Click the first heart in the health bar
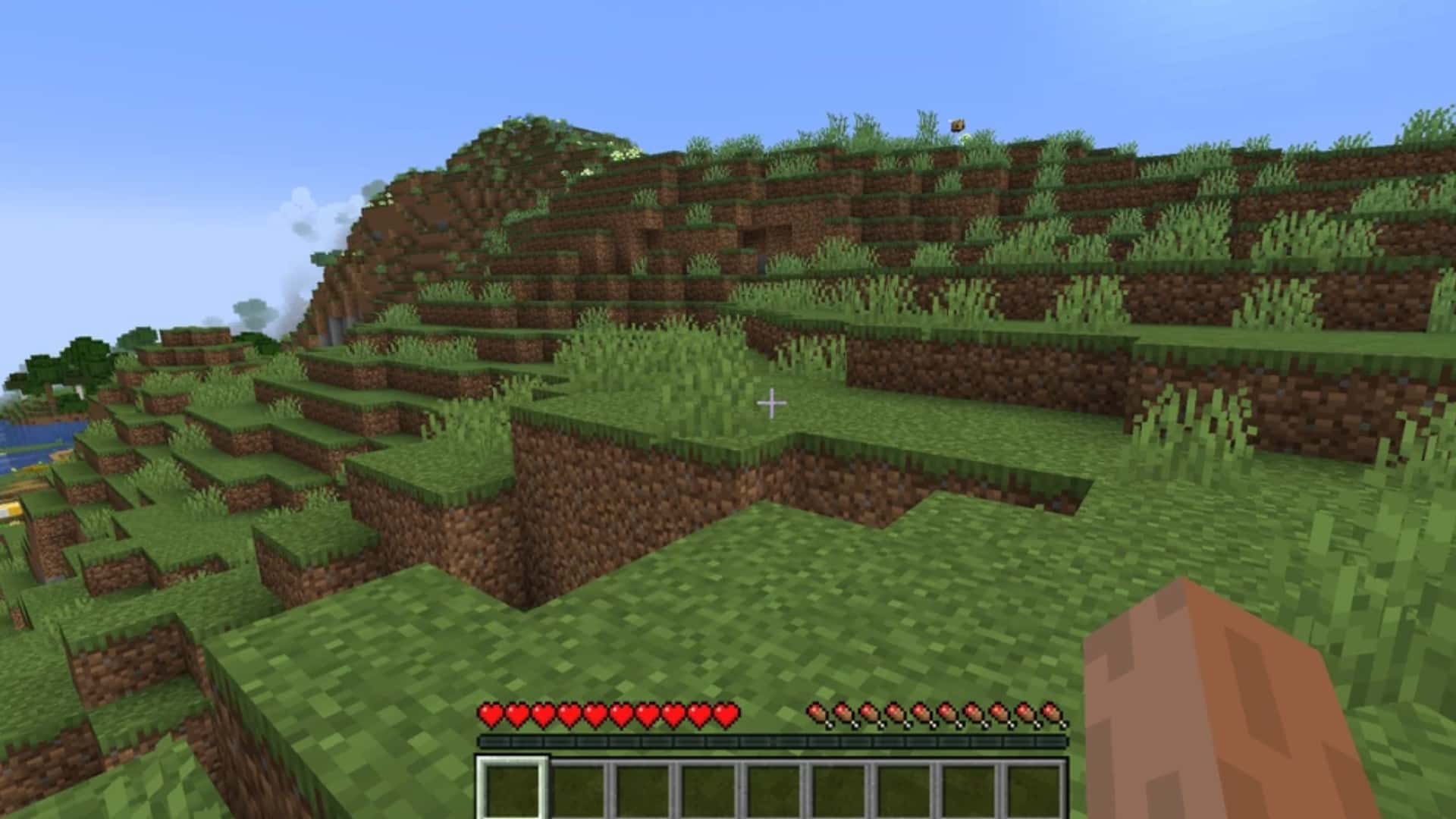Viewport: 1456px width, 819px height. tap(489, 714)
